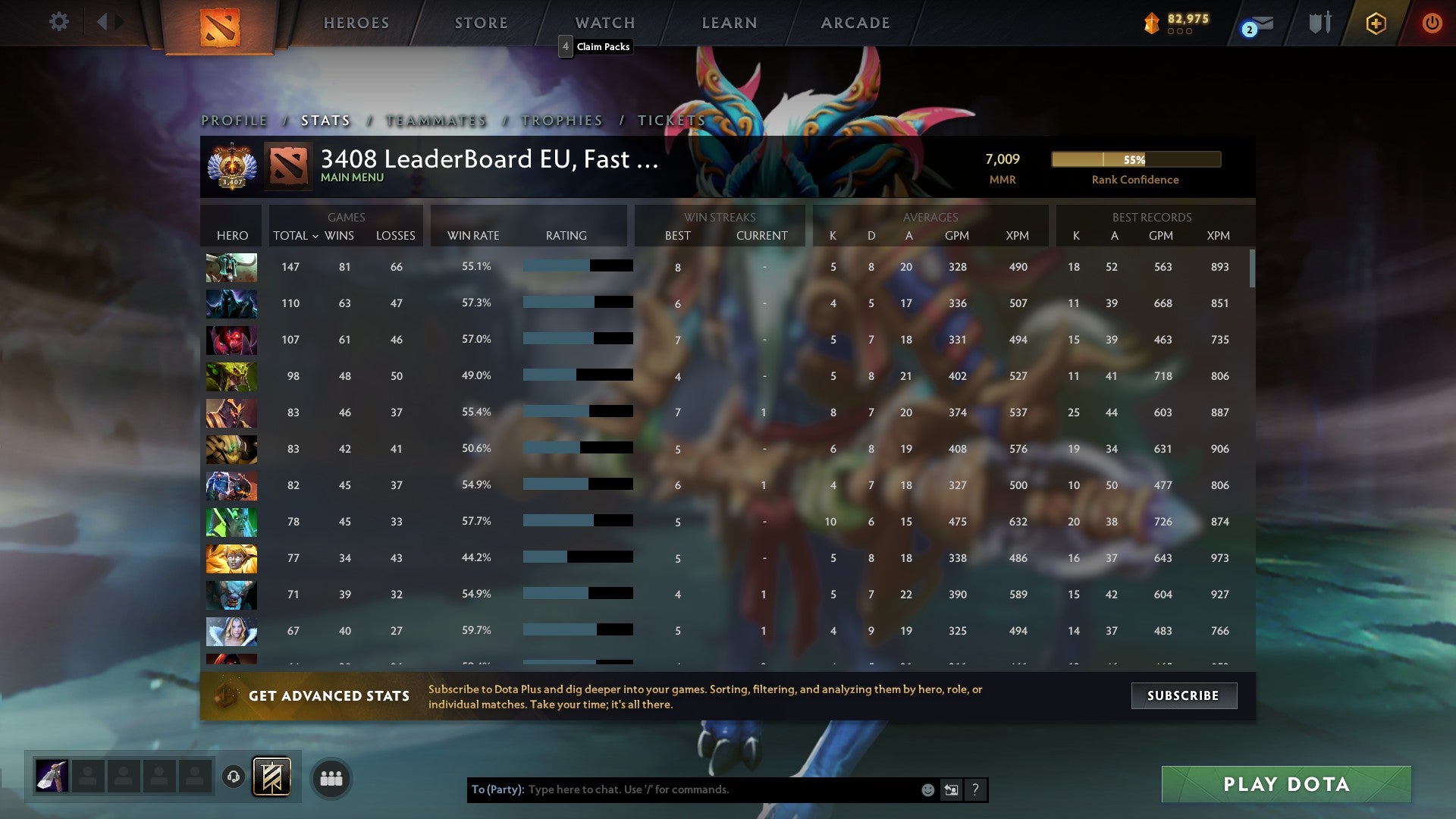Screen dimensions: 1456x819
Task: Click the Dota Plus hexagon icon
Action: coord(1376,23)
